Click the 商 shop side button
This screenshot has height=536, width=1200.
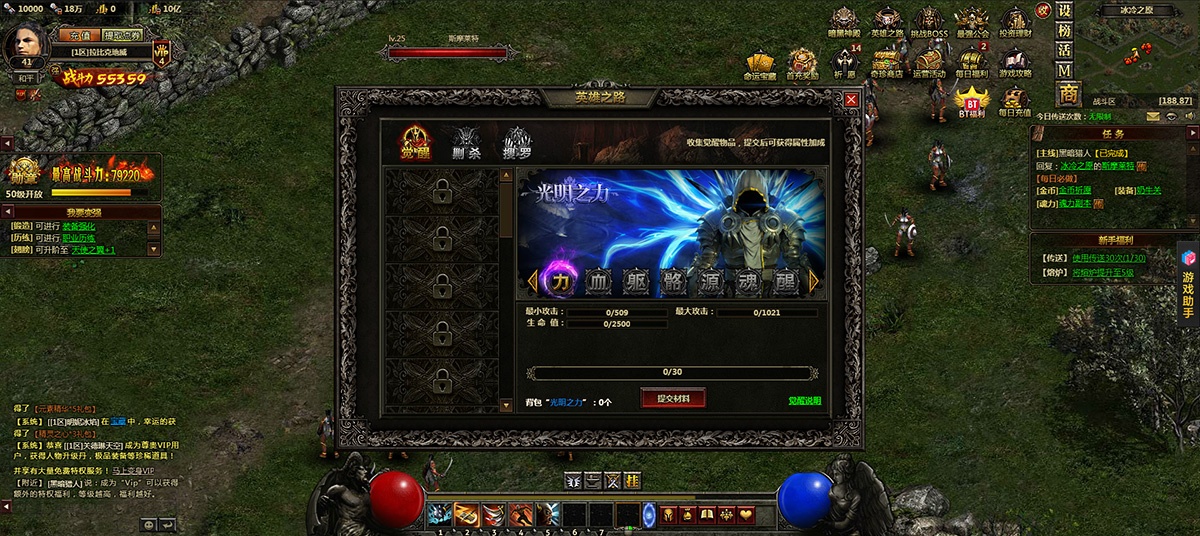point(1068,94)
